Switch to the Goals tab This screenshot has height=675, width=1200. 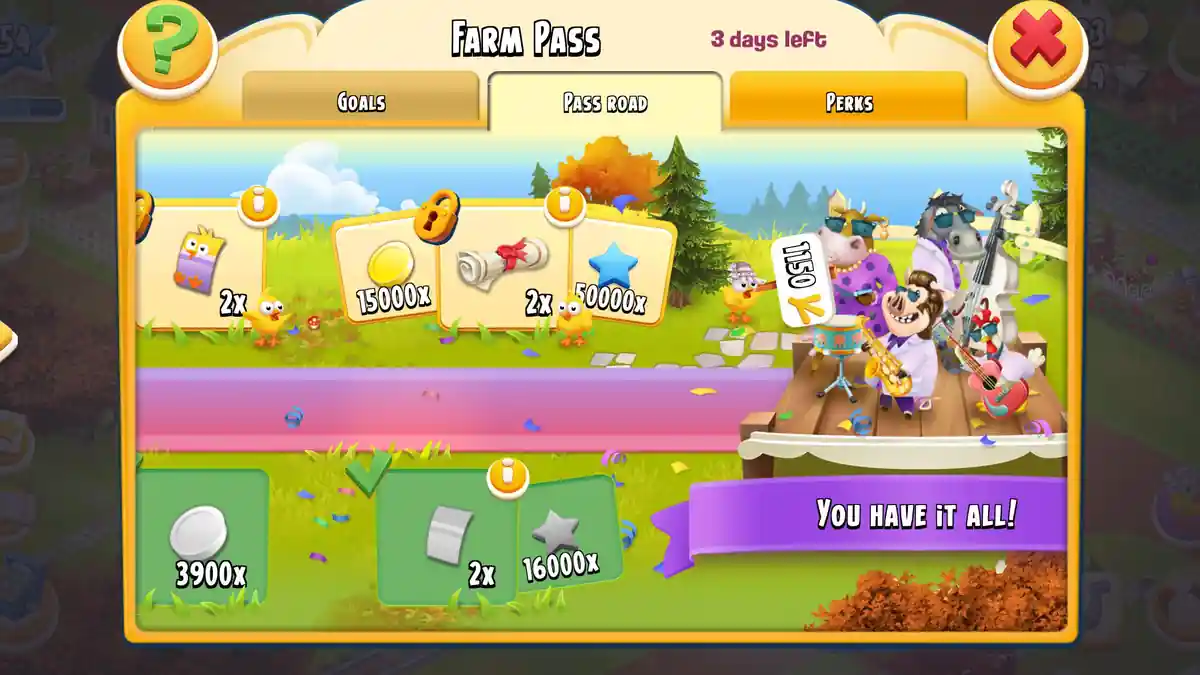361,102
